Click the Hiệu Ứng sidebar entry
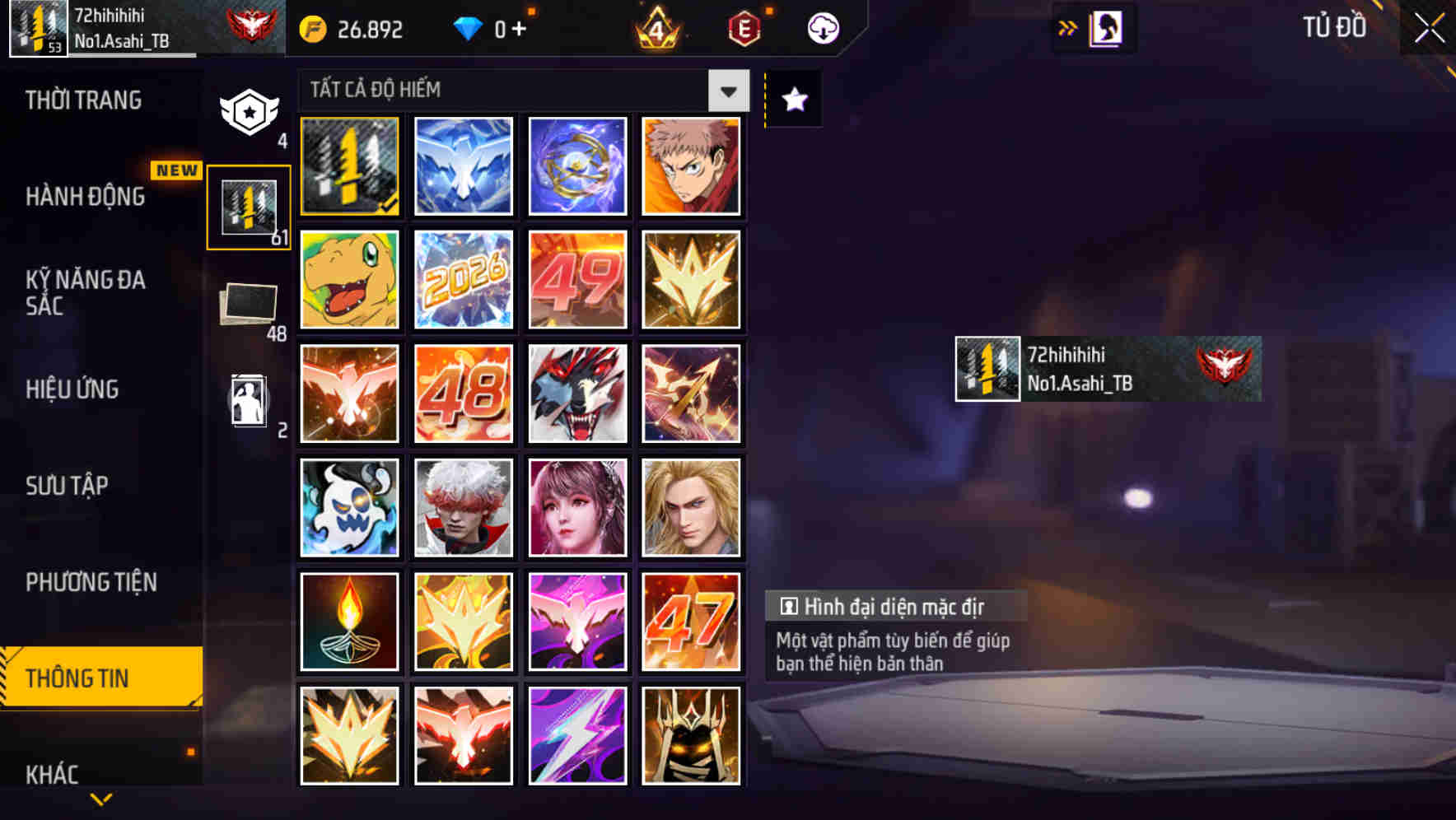Viewport: 1456px width, 820px height. (72, 389)
